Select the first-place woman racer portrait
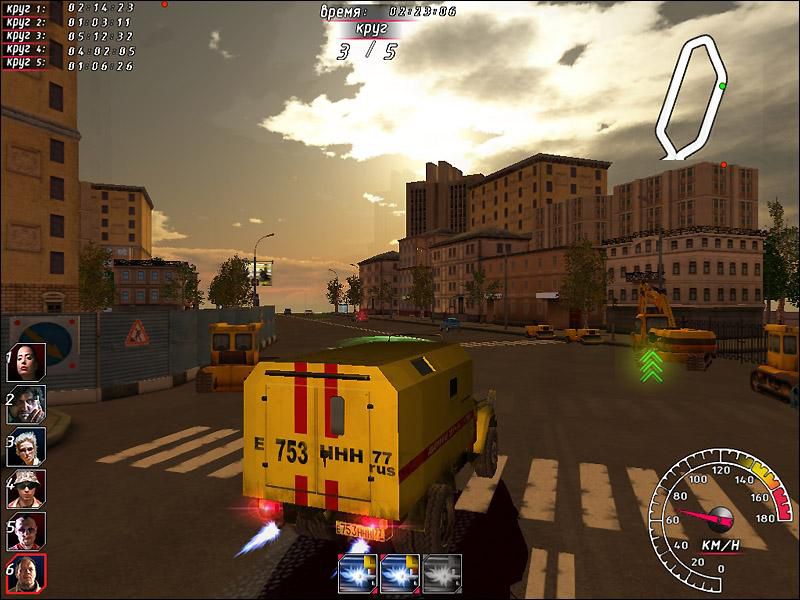The width and height of the screenshot is (800, 600). tap(27, 362)
